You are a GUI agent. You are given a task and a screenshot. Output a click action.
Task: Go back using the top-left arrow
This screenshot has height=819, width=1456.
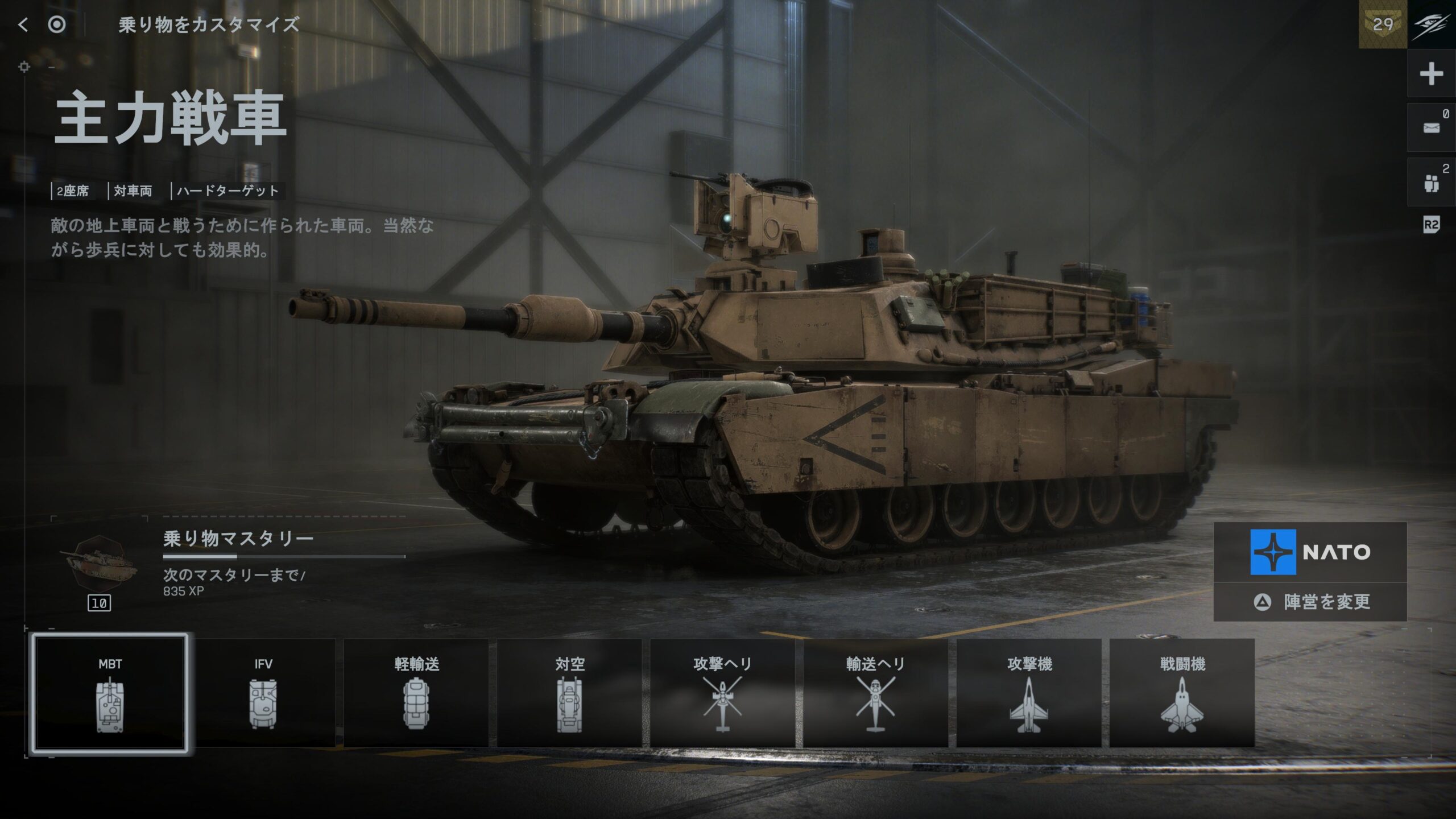tap(23, 24)
